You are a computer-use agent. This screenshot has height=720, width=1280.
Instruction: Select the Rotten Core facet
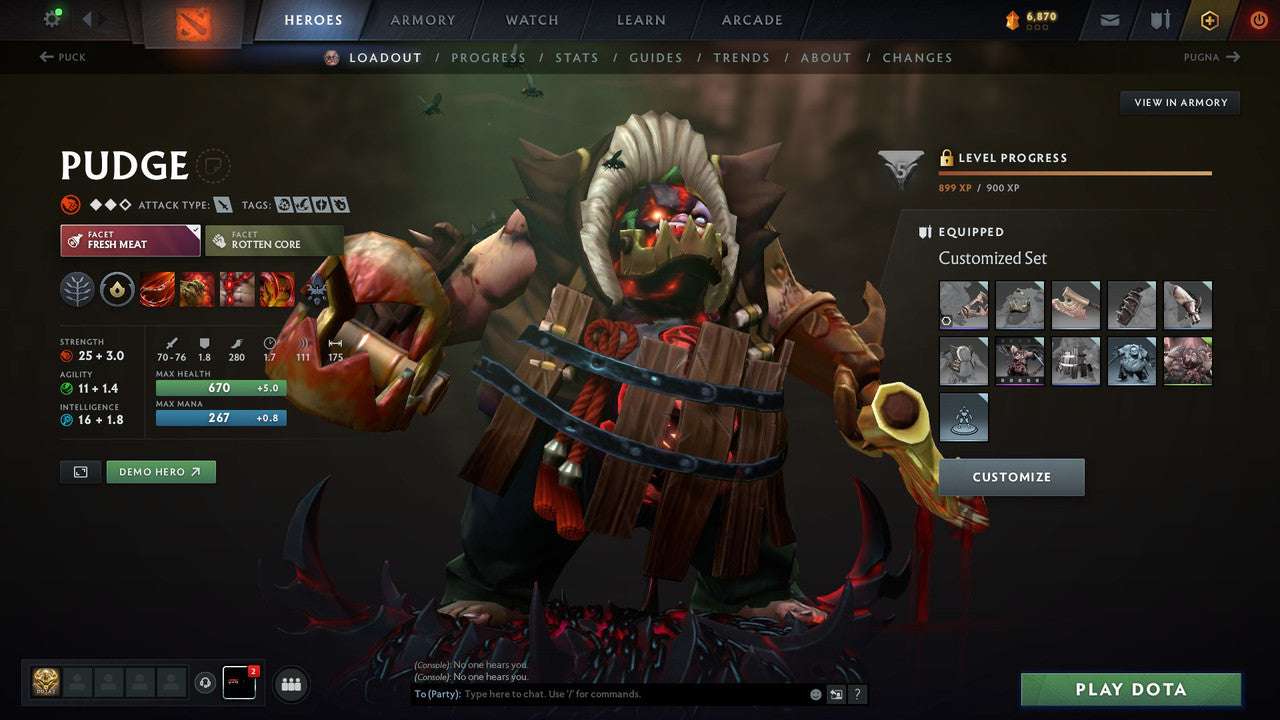click(x=274, y=240)
